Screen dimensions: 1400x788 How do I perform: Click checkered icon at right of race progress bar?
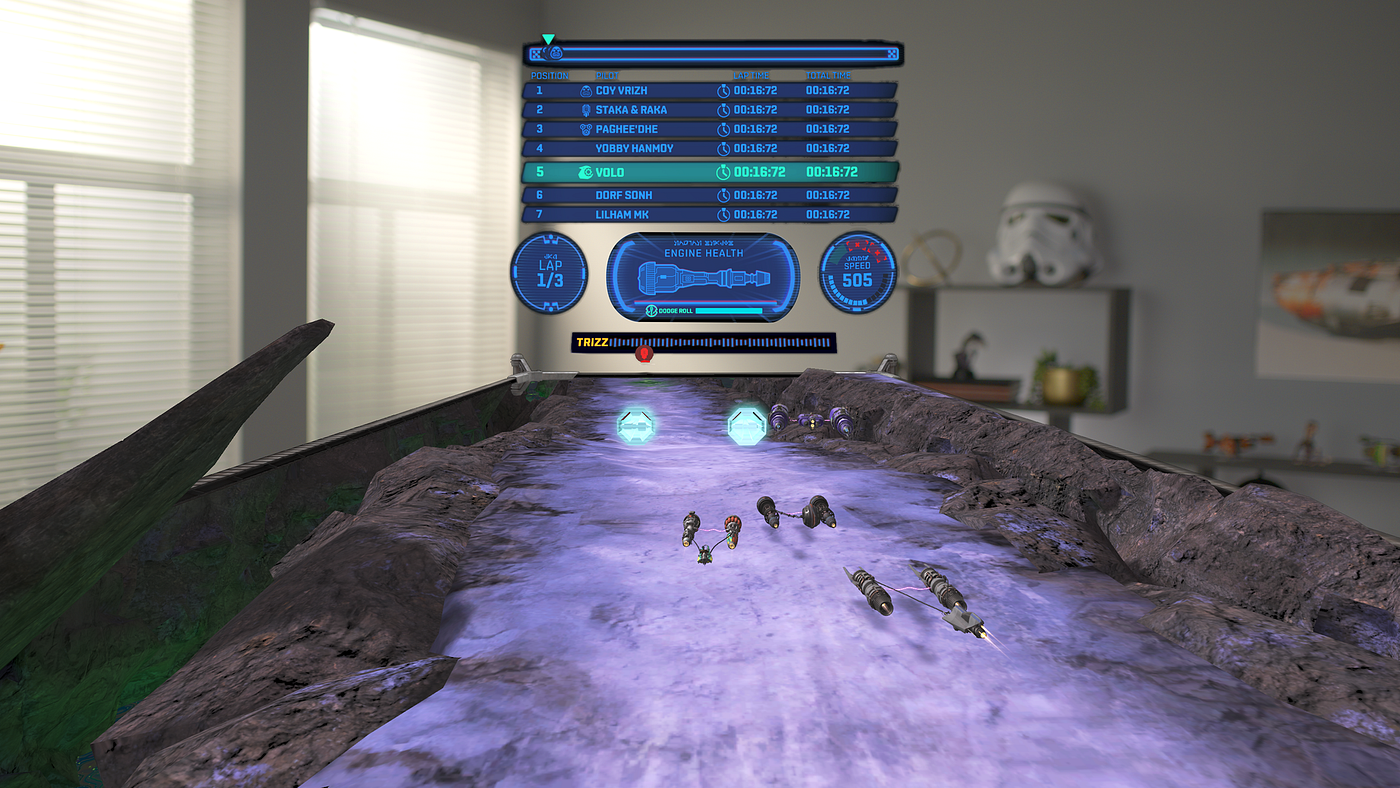pos(890,53)
